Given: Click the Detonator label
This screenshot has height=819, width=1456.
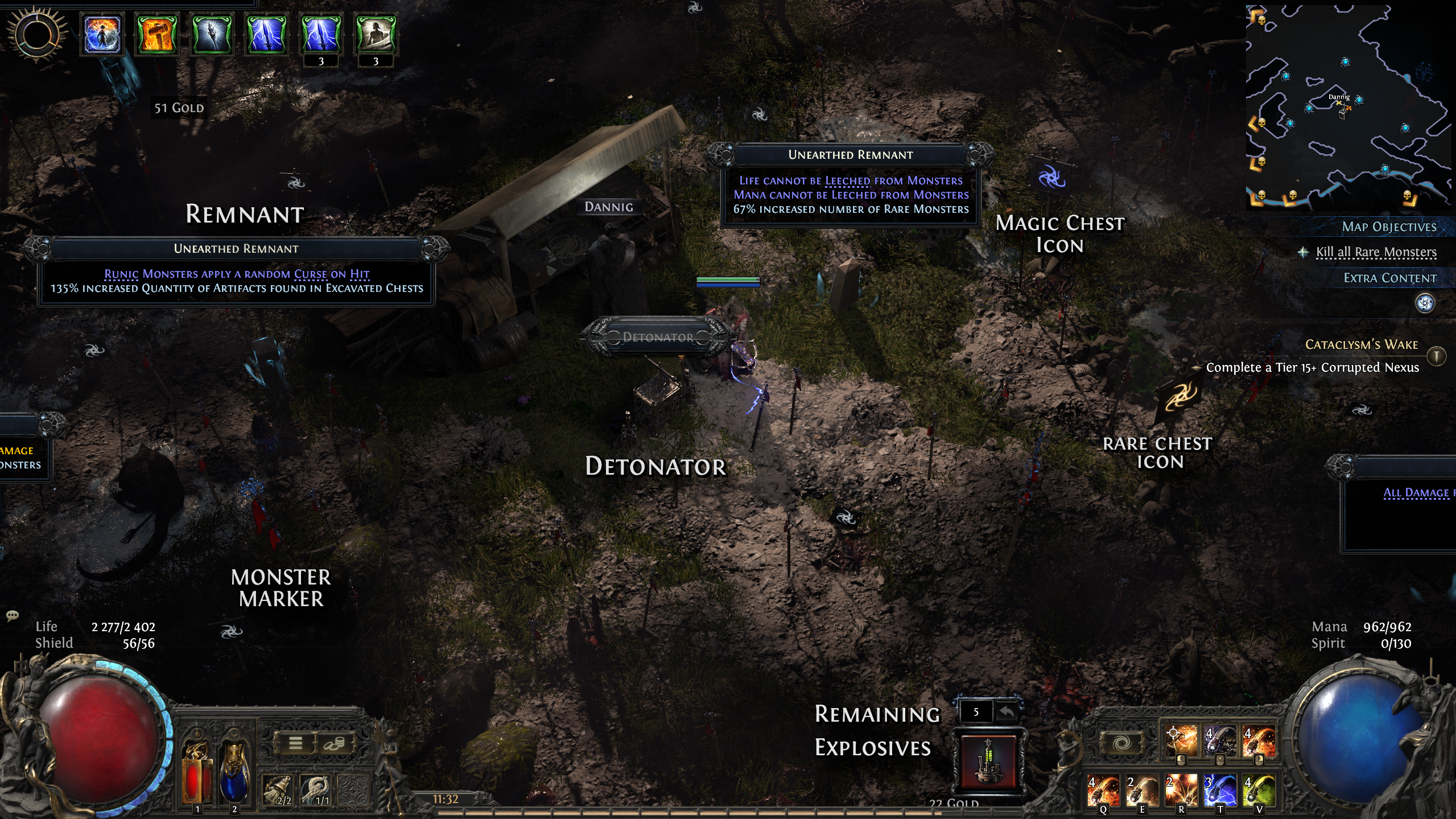Looking at the screenshot, I should [x=657, y=337].
